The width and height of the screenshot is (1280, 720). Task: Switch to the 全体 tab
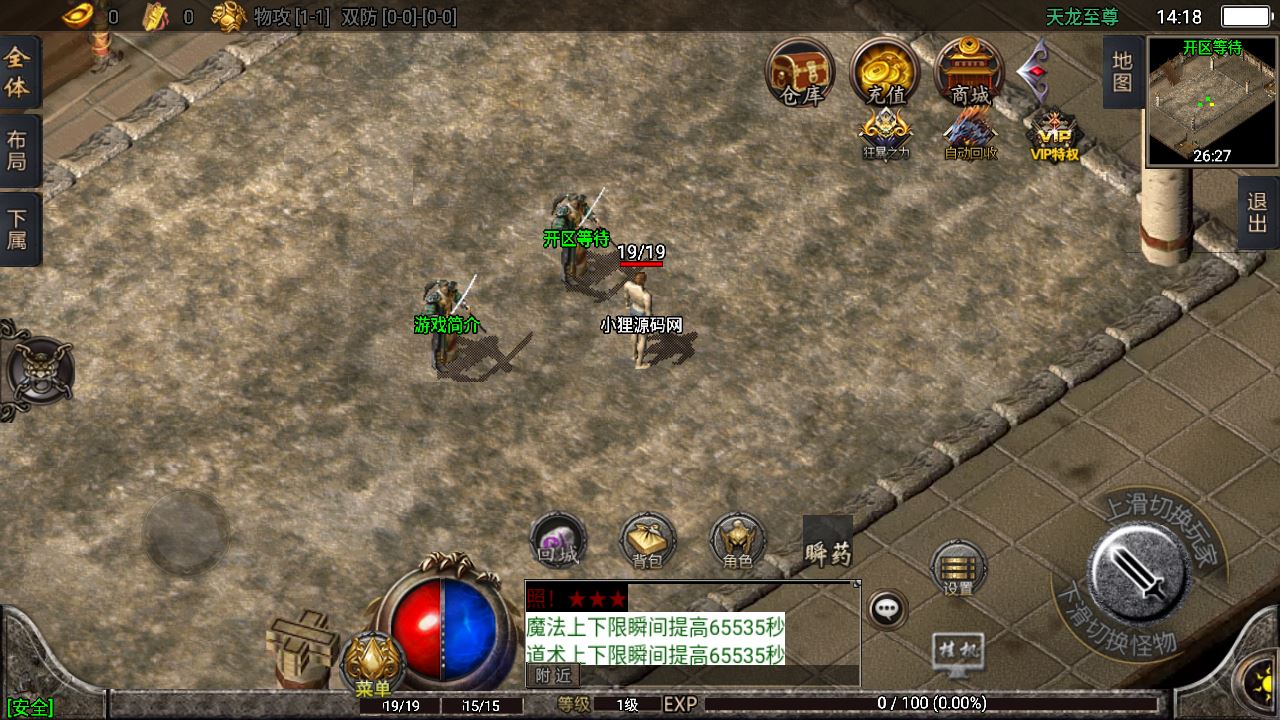pyautogui.click(x=18, y=72)
